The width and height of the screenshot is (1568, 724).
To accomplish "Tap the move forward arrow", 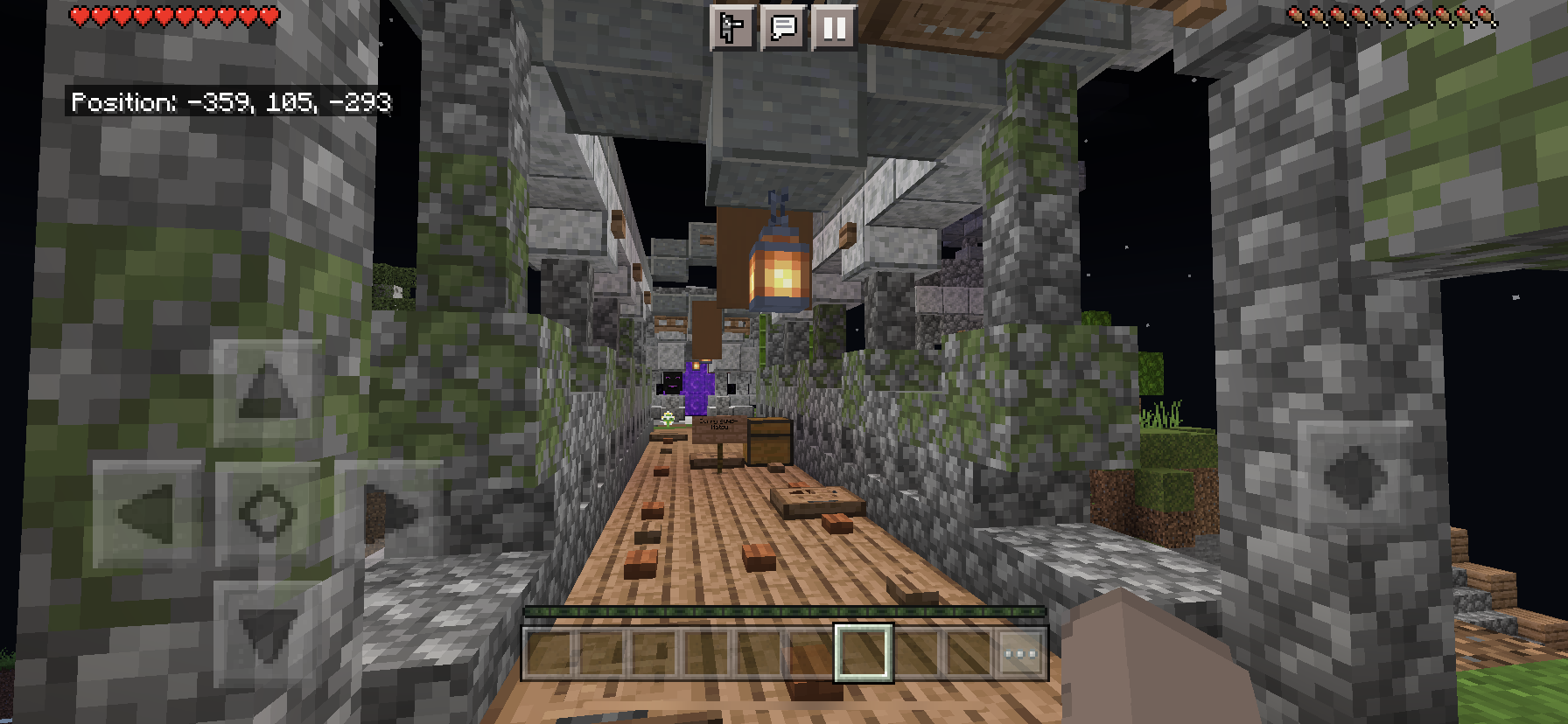I will [267, 391].
